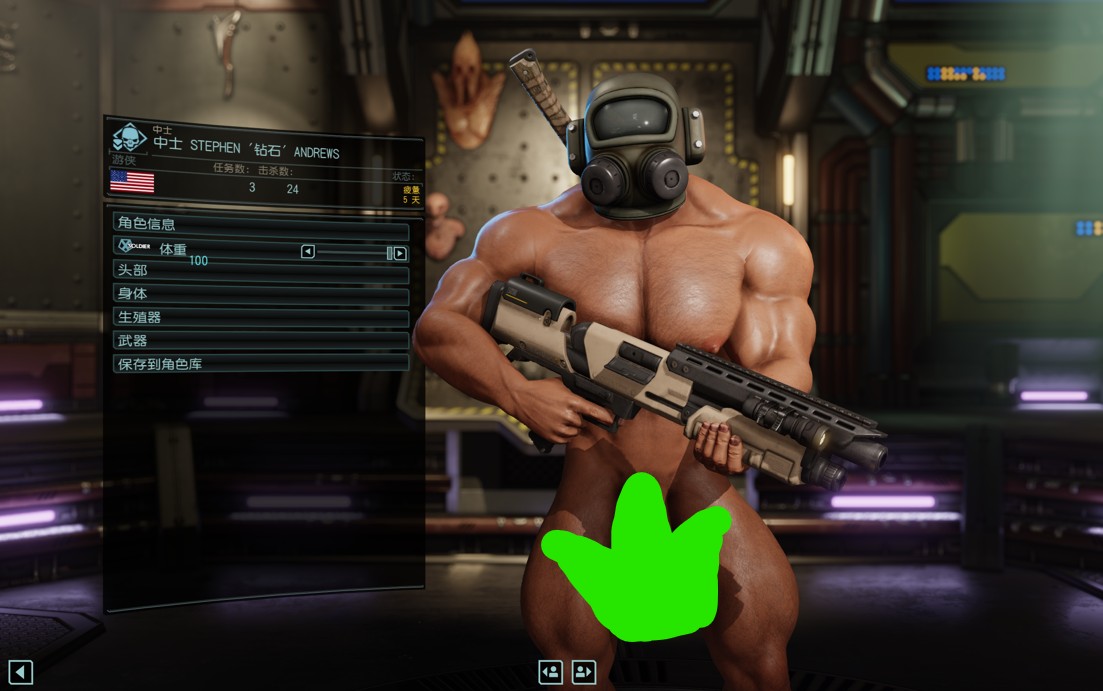
Task: Open the 角色信息 character info menu
Action: (260, 224)
